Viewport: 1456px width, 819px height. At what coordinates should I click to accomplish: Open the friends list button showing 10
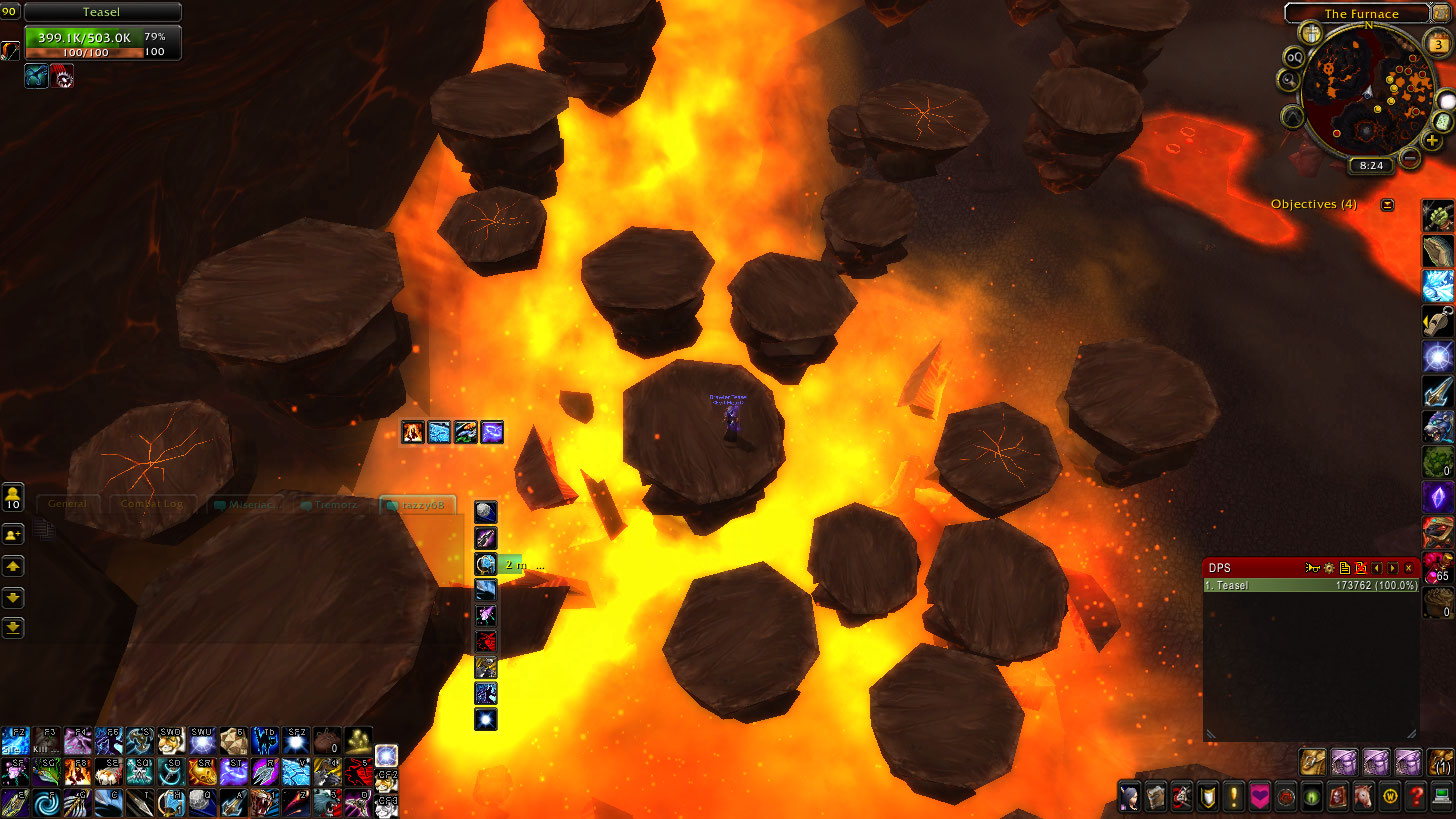pyautogui.click(x=13, y=496)
